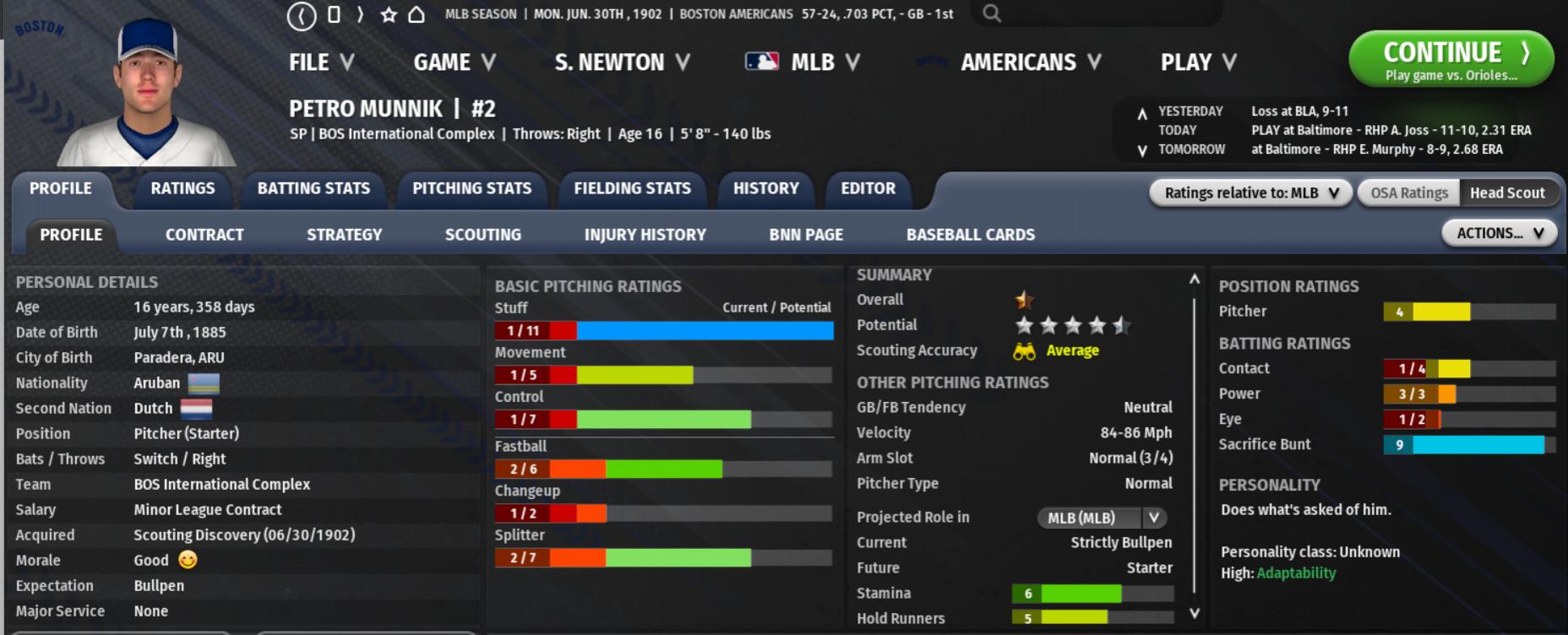
Task: Go to the Editor tab
Action: [x=868, y=188]
